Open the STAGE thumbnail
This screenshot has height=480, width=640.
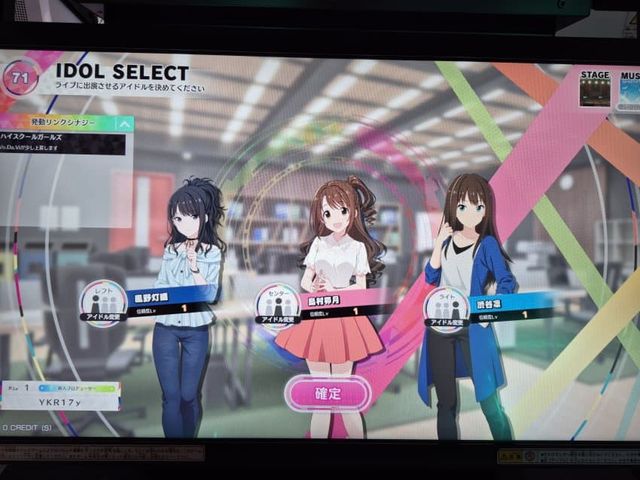tap(595, 92)
